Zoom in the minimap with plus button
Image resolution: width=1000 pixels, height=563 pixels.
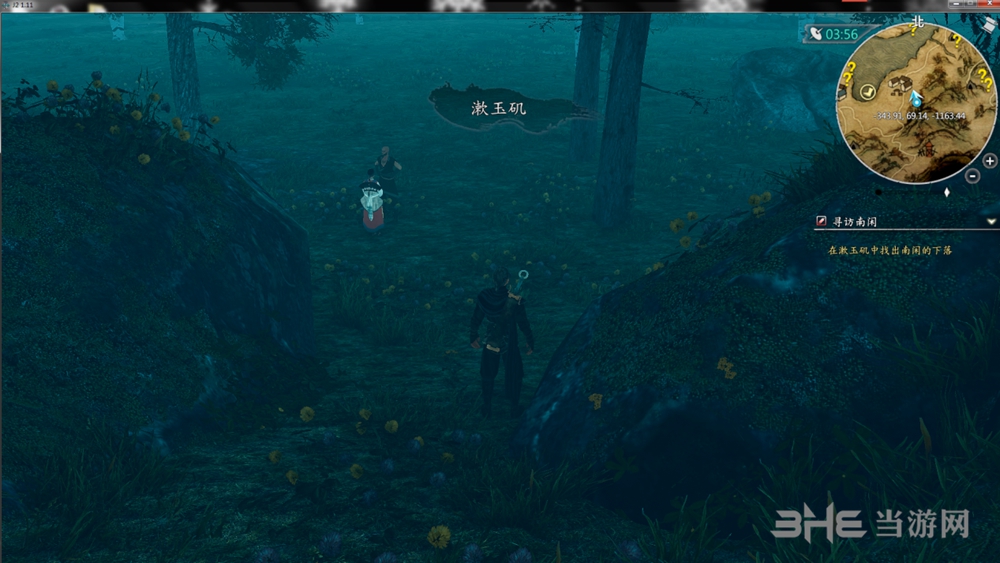click(989, 161)
